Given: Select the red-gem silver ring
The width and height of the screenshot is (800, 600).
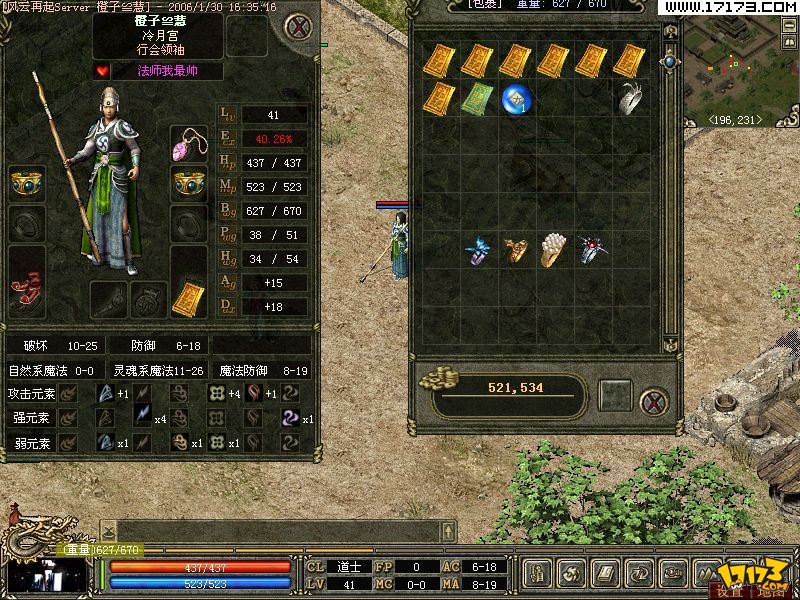Looking at the screenshot, I should 592,250.
